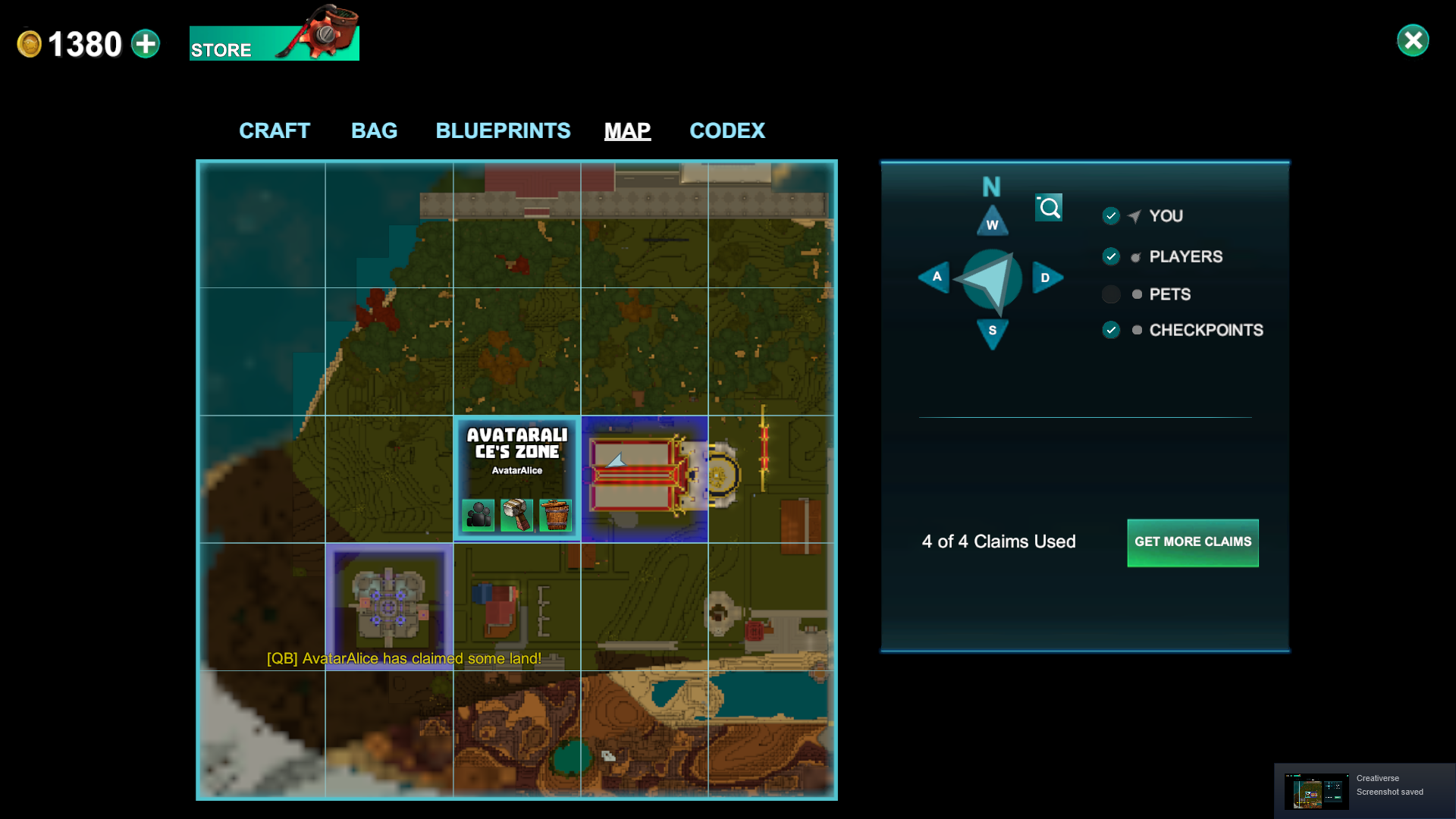Image resolution: width=1456 pixels, height=819 pixels.
Task: Enable the PETS map filter checkbox
Action: pyautogui.click(x=1111, y=294)
